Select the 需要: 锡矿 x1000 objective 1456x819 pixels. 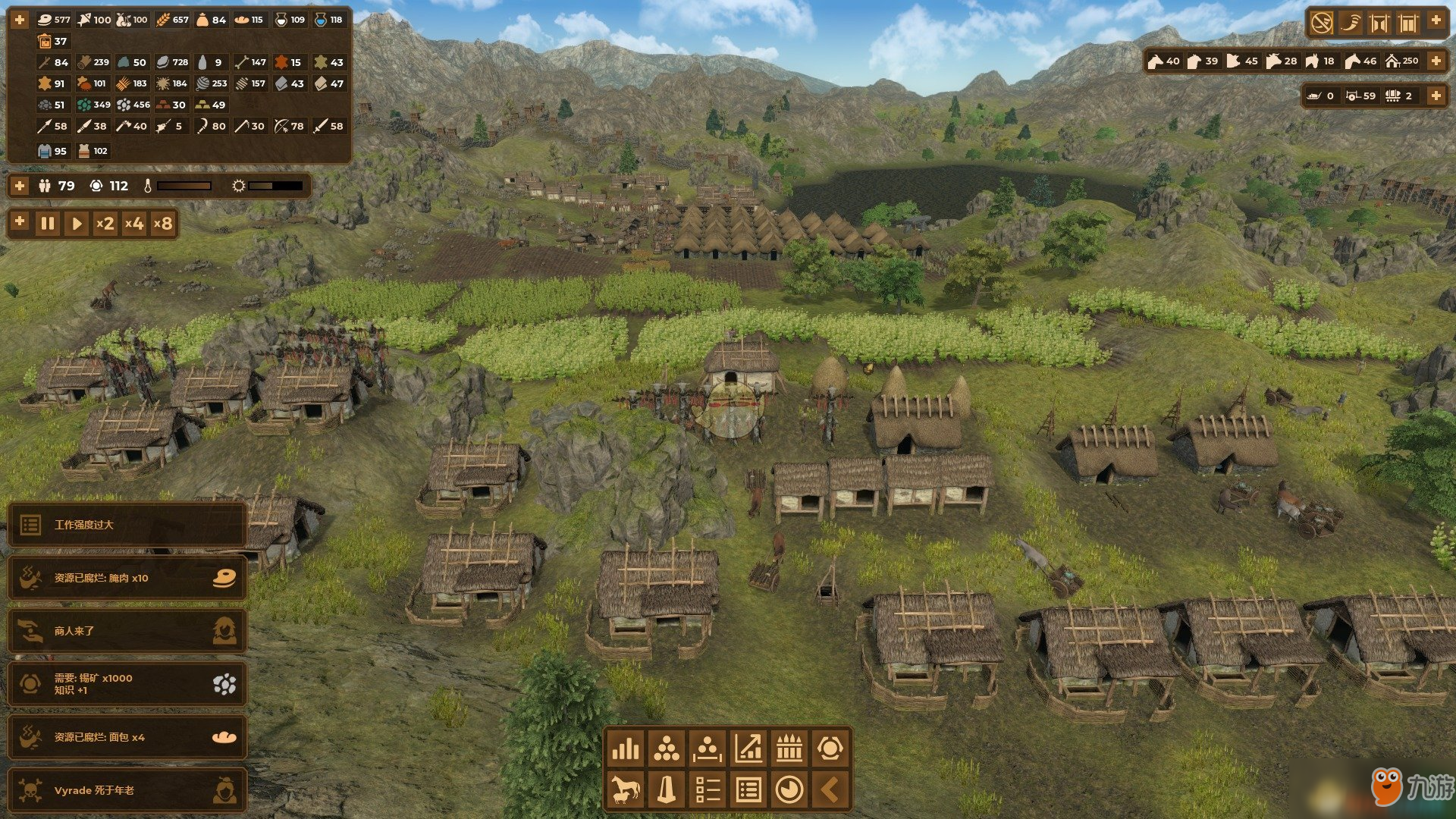tap(127, 684)
